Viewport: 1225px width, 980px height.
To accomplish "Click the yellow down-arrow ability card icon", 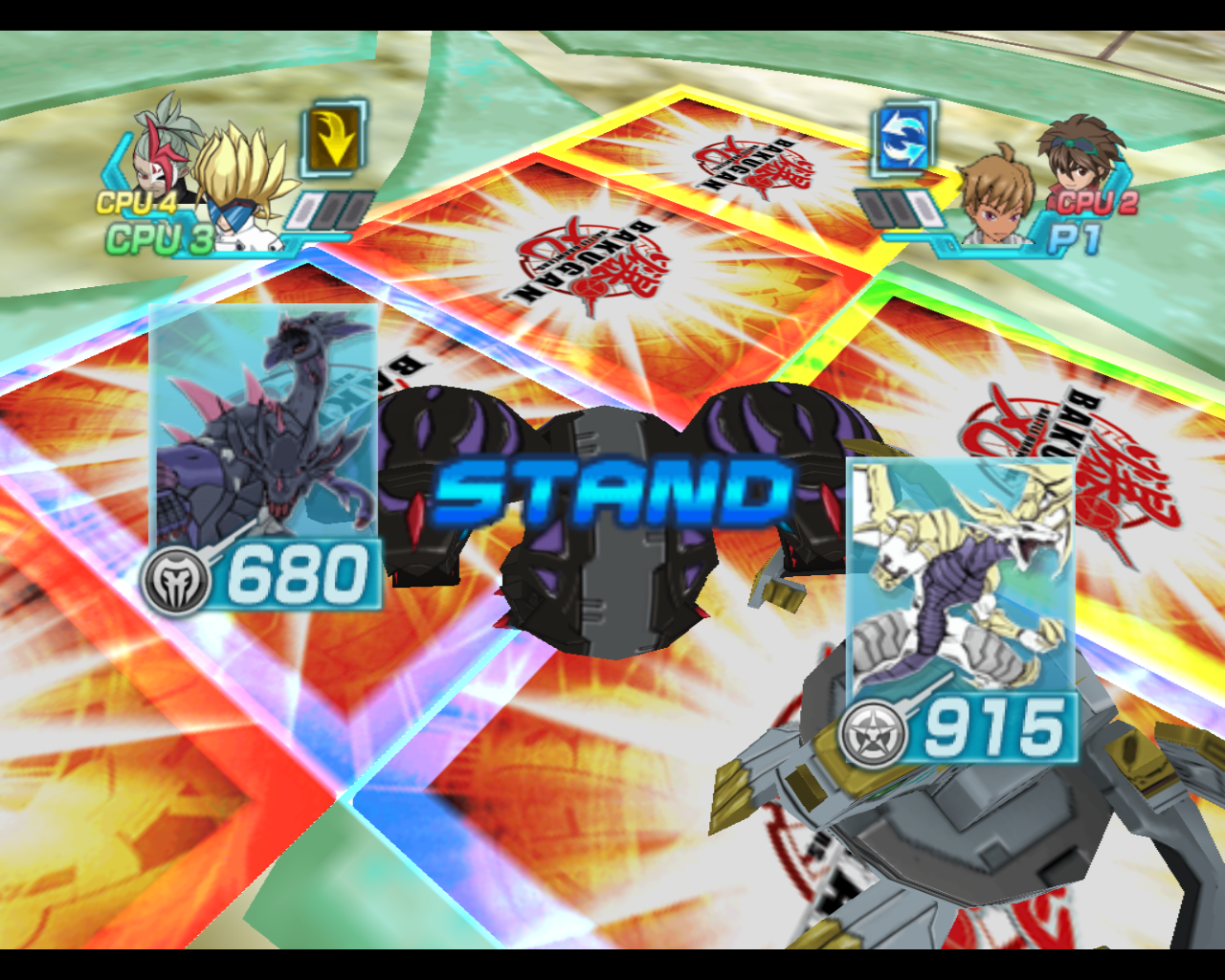I will (x=334, y=139).
